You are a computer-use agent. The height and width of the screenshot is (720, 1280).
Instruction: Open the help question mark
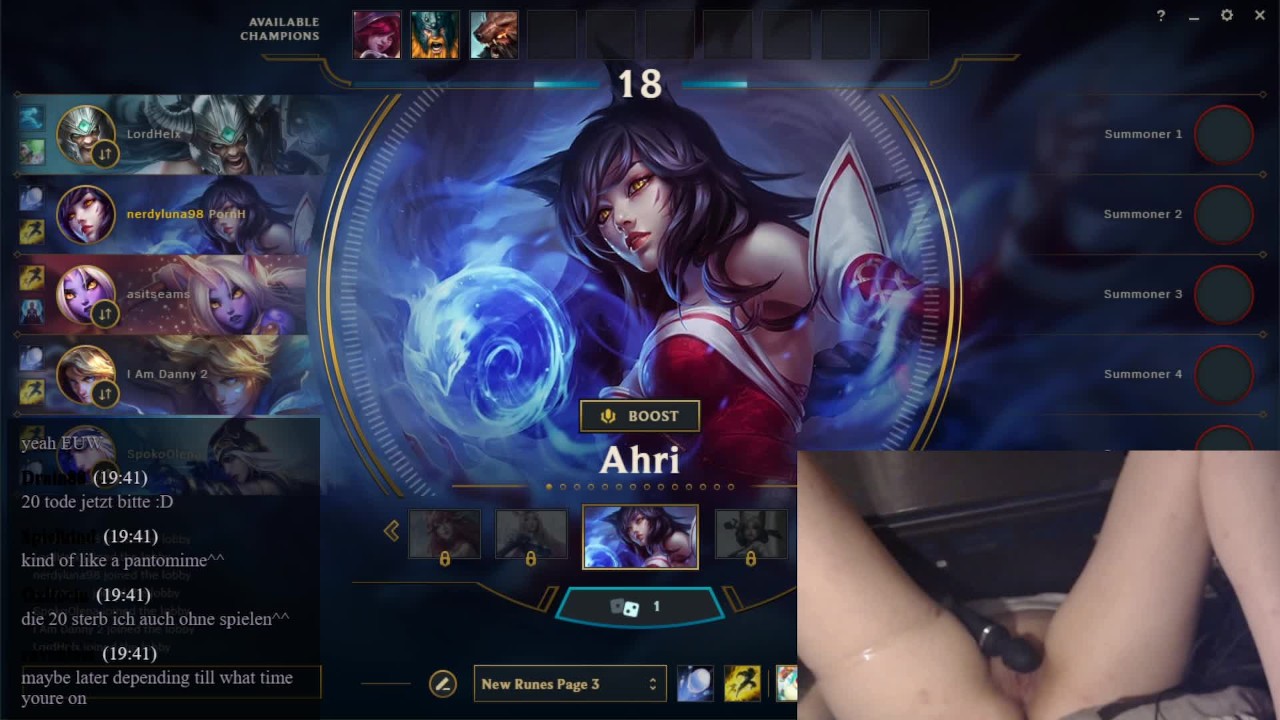coord(1161,16)
